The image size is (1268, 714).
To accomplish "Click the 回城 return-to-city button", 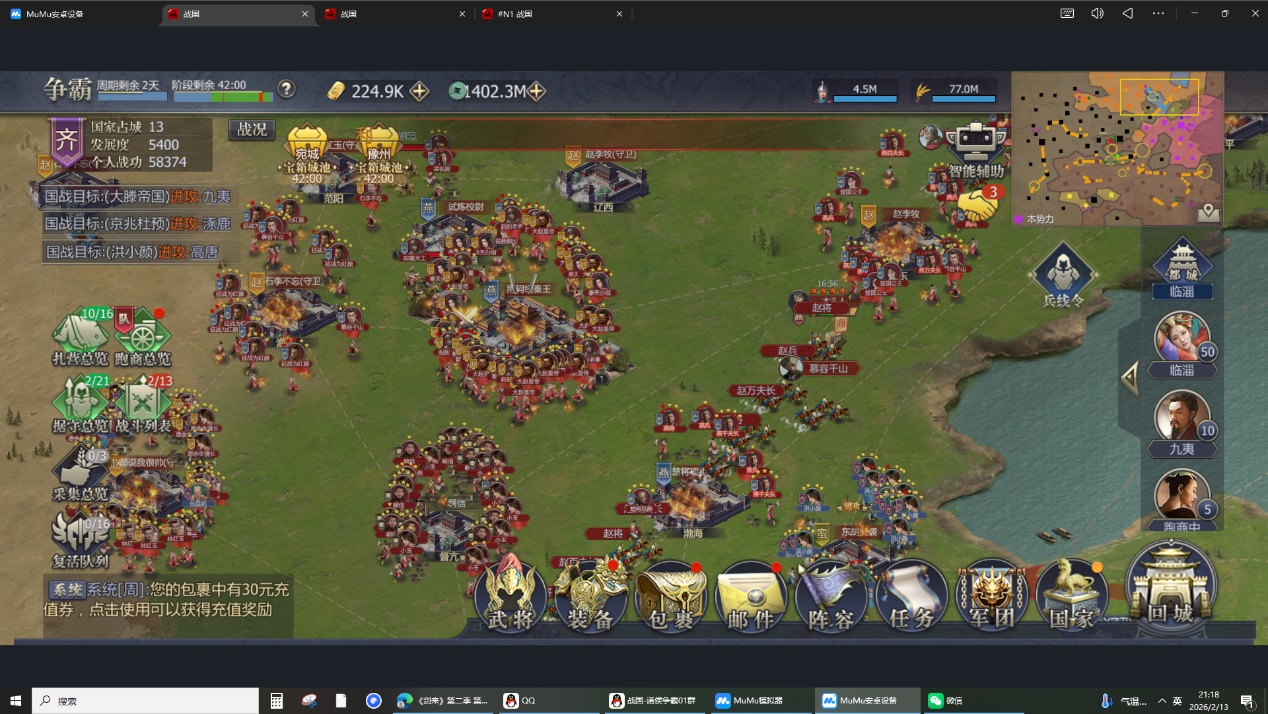I will pyautogui.click(x=1170, y=588).
